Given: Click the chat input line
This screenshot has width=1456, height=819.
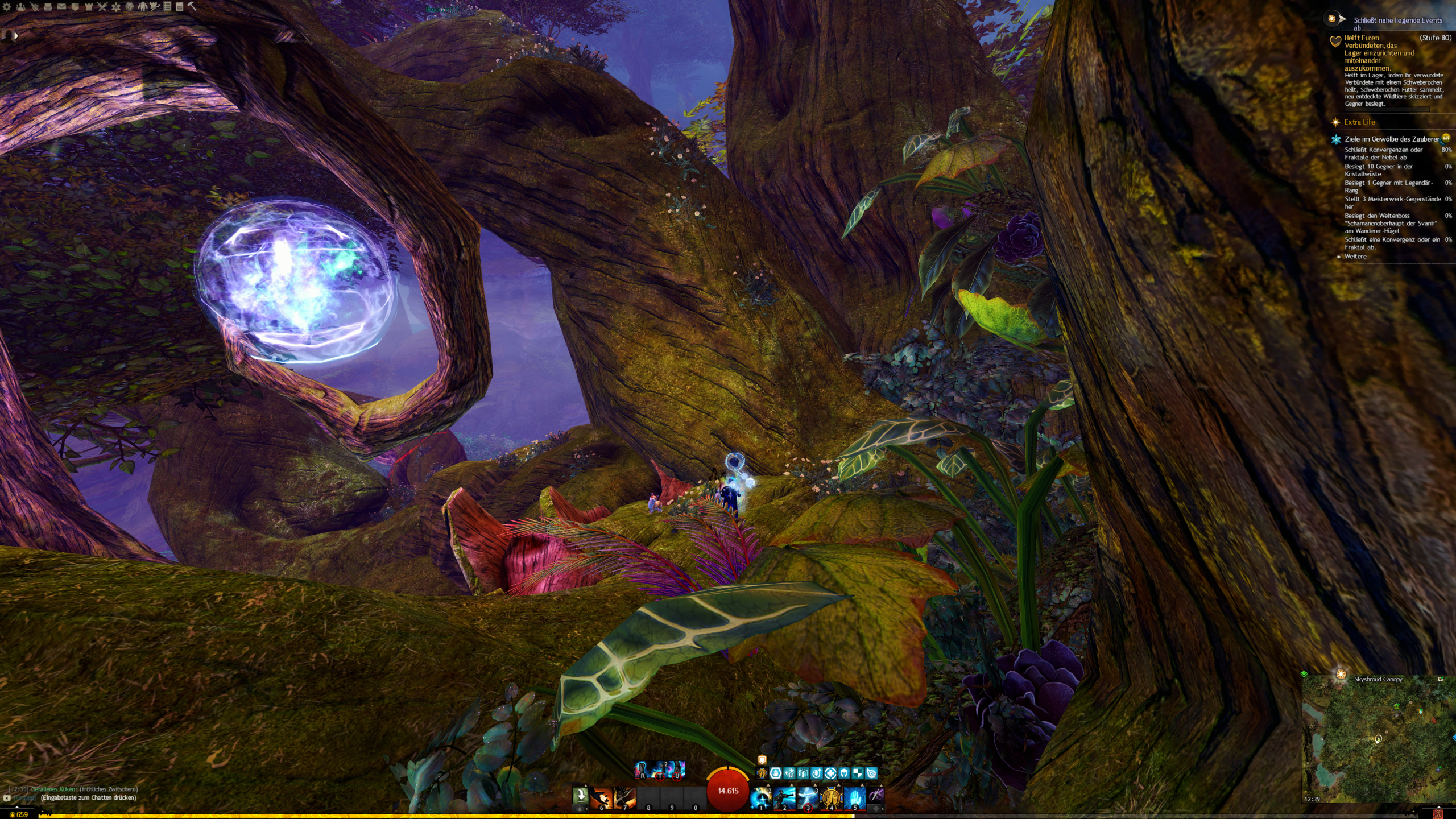Looking at the screenshot, I should coord(89,798).
